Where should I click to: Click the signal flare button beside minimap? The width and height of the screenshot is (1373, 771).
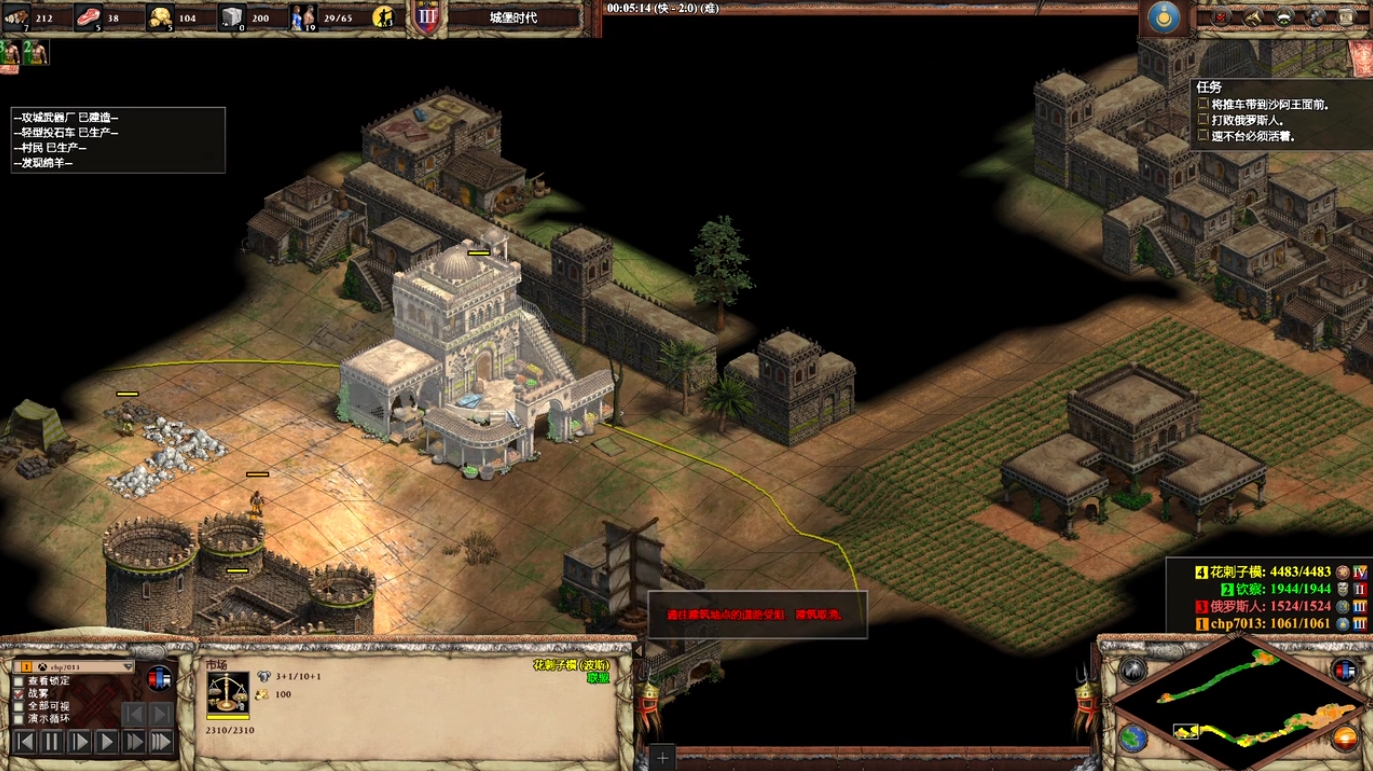(x=1132, y=669)
